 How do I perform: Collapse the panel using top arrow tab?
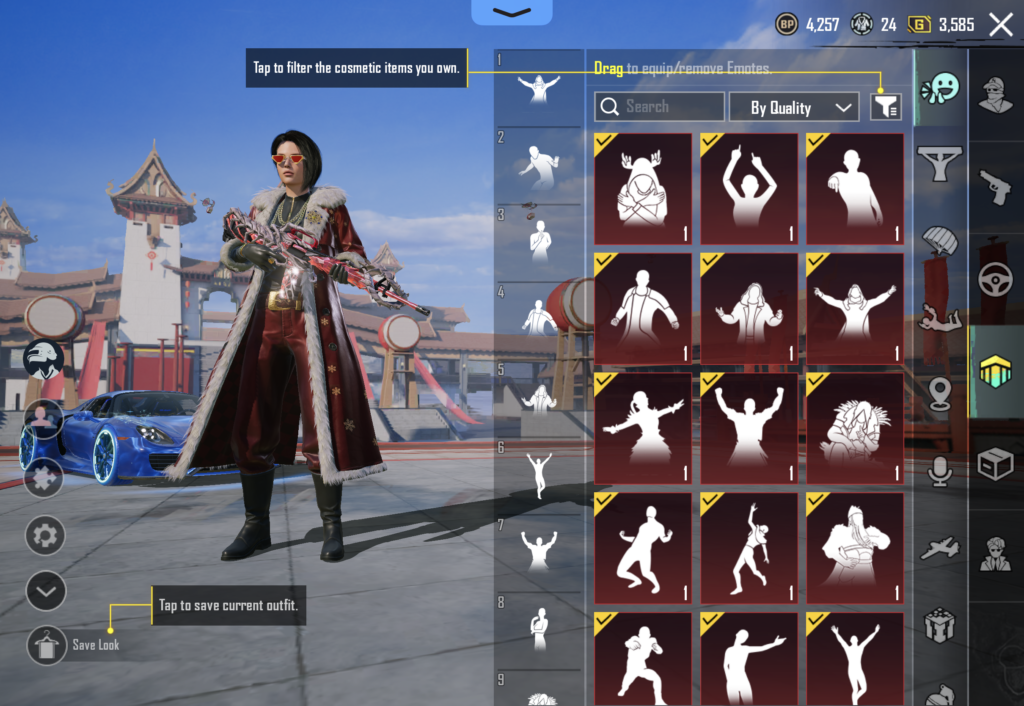coord(512,12)
